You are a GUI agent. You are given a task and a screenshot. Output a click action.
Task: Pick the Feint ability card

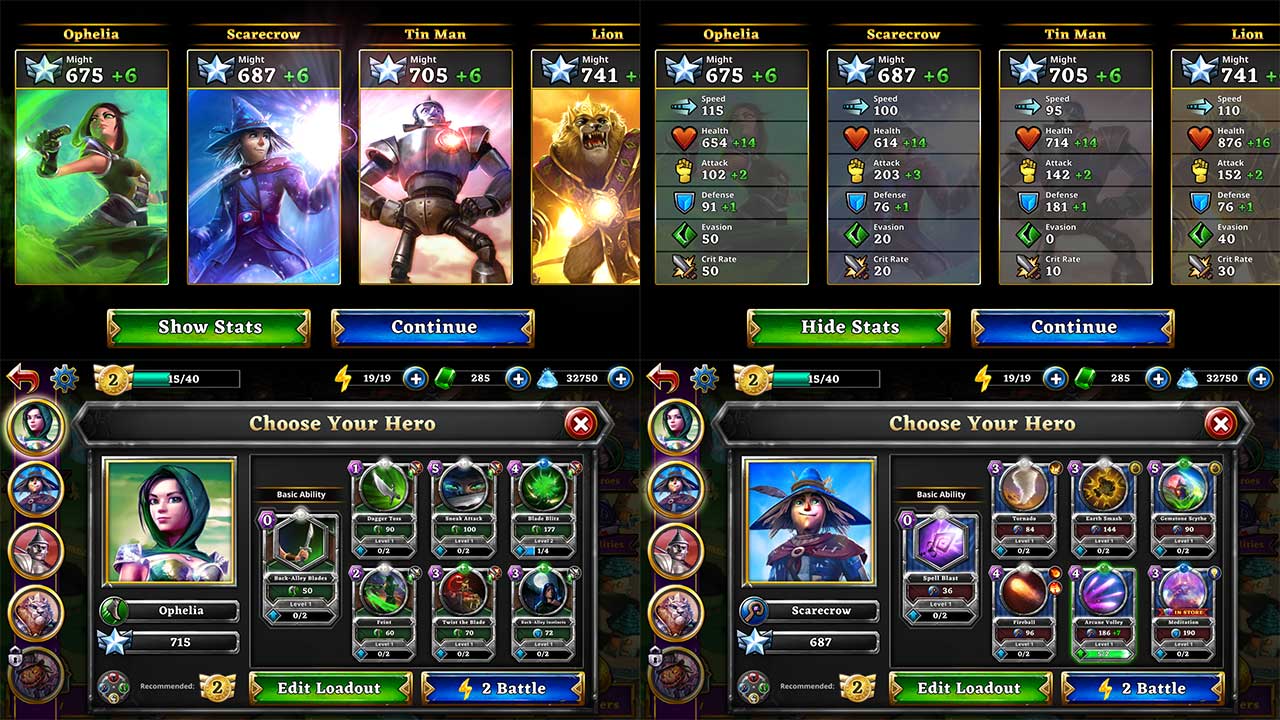tap(383, 611)
